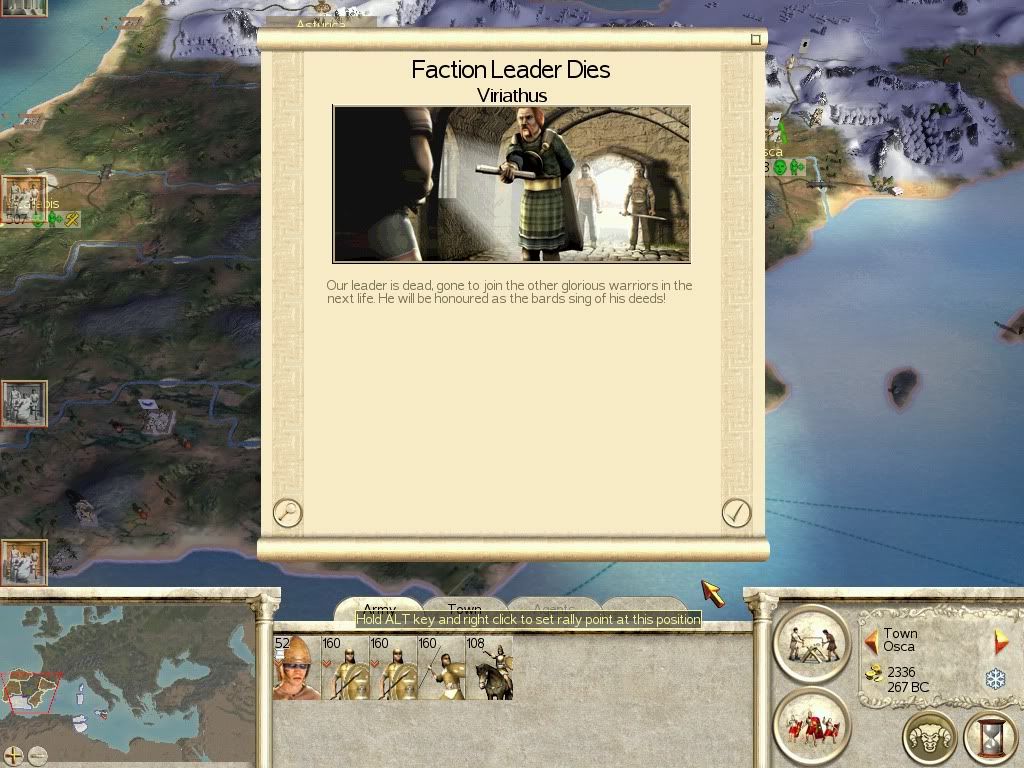Open the faction overview face button
This screenshot has height=768, width=1024.
(929, 738)
